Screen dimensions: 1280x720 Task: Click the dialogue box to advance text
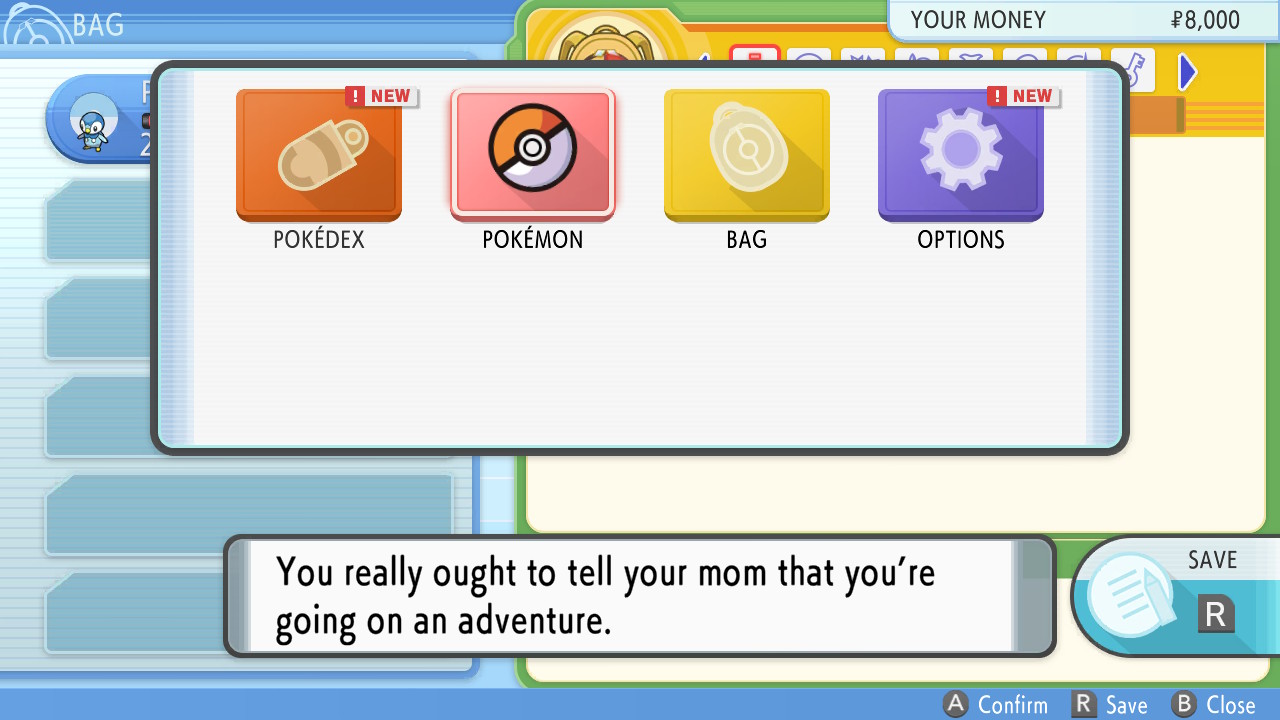click(640, 595)
